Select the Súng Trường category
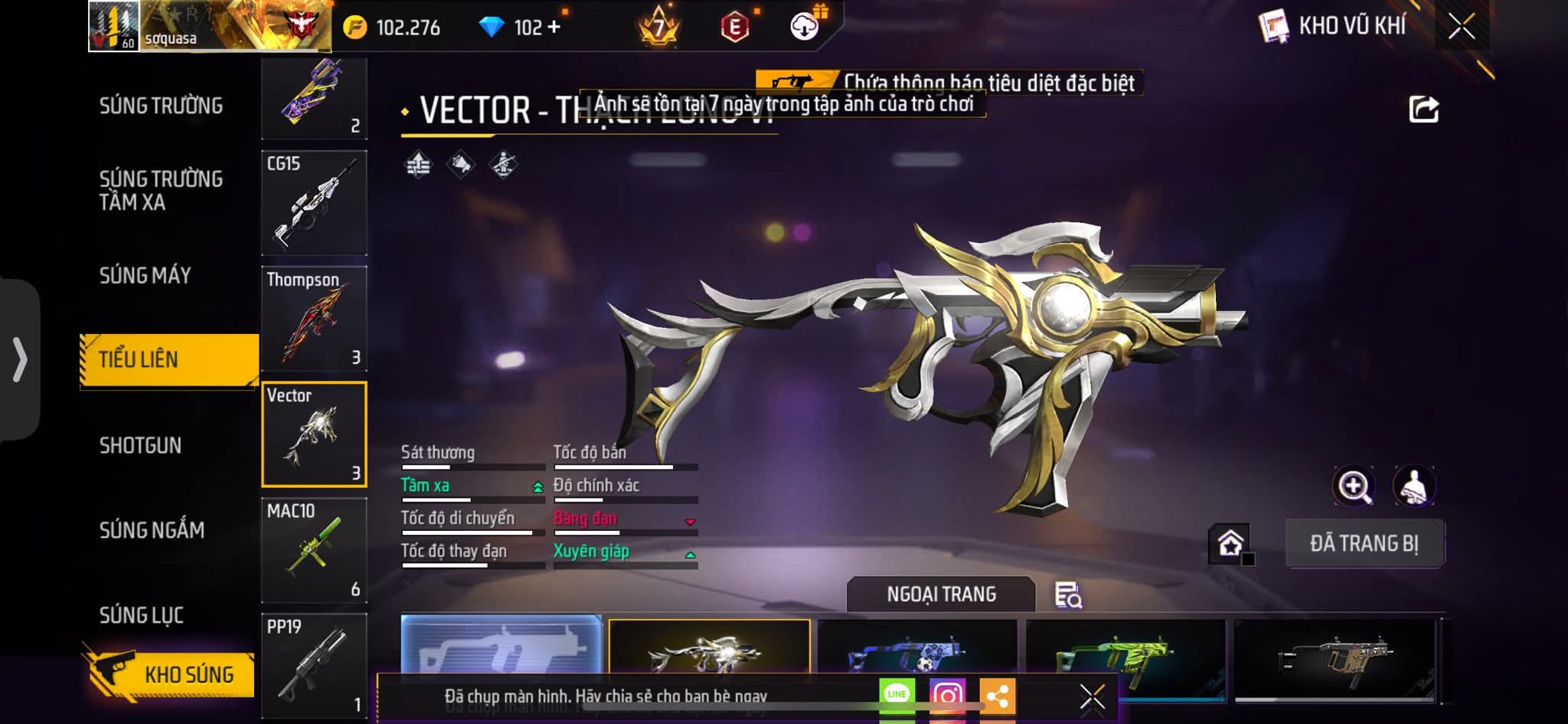 point(161,106)
